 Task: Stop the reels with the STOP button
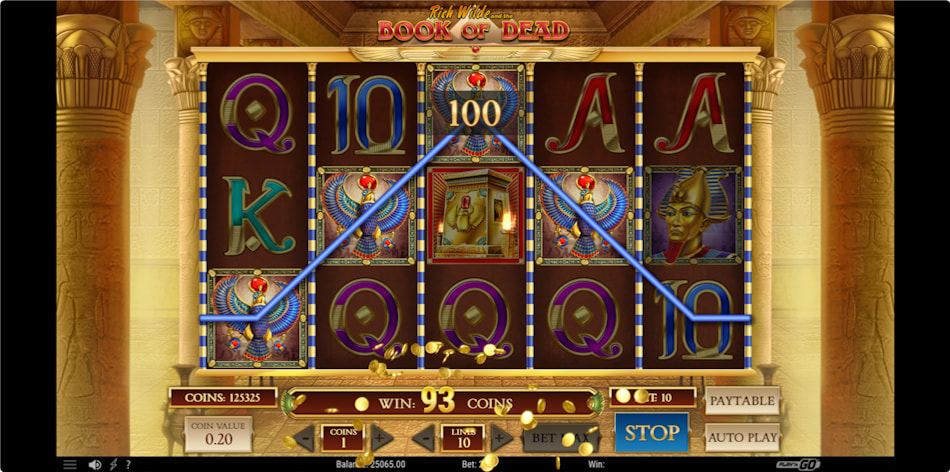[652, 433]
